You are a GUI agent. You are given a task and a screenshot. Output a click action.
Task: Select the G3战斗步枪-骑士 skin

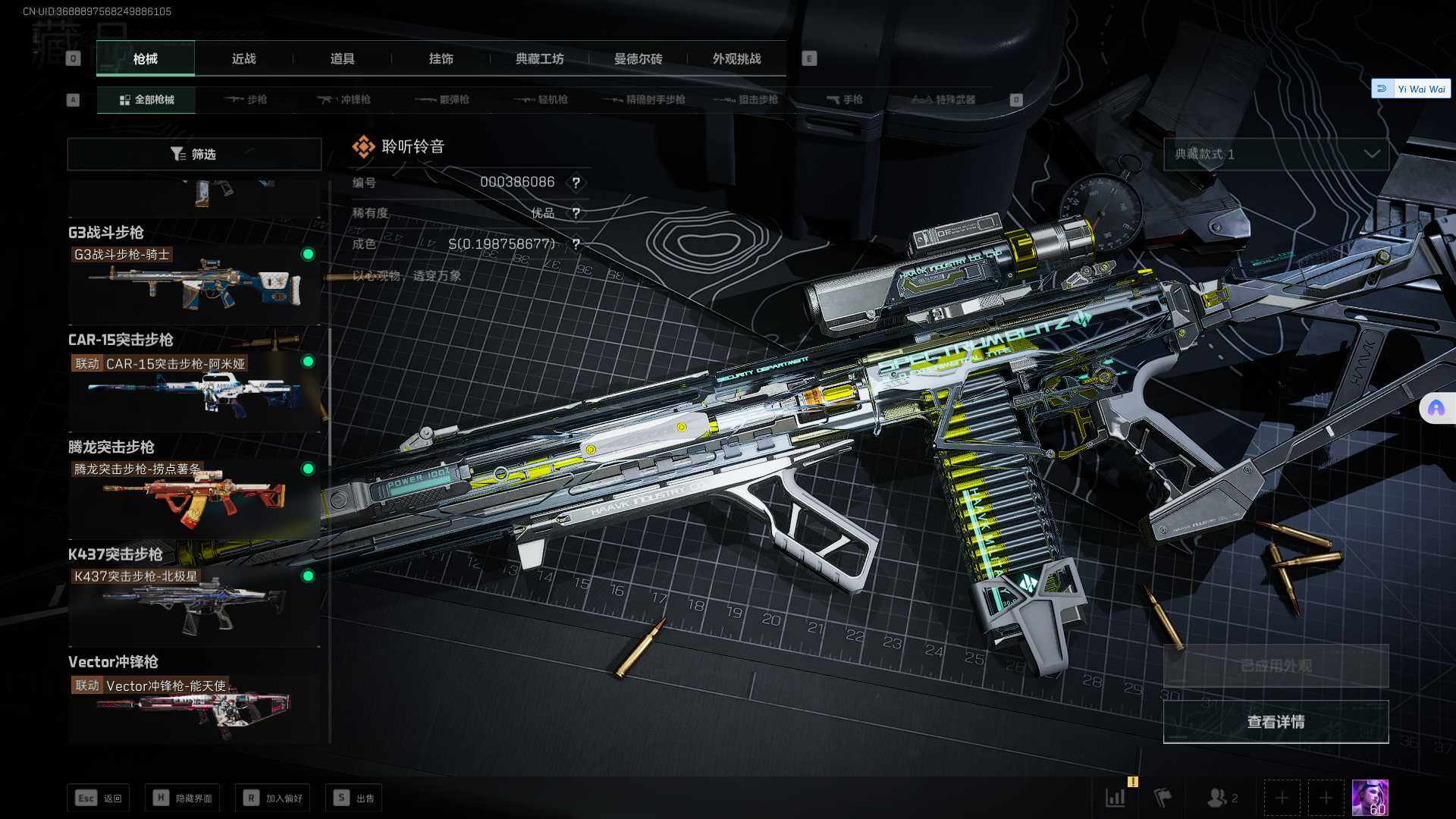click(x=194, y=284)
